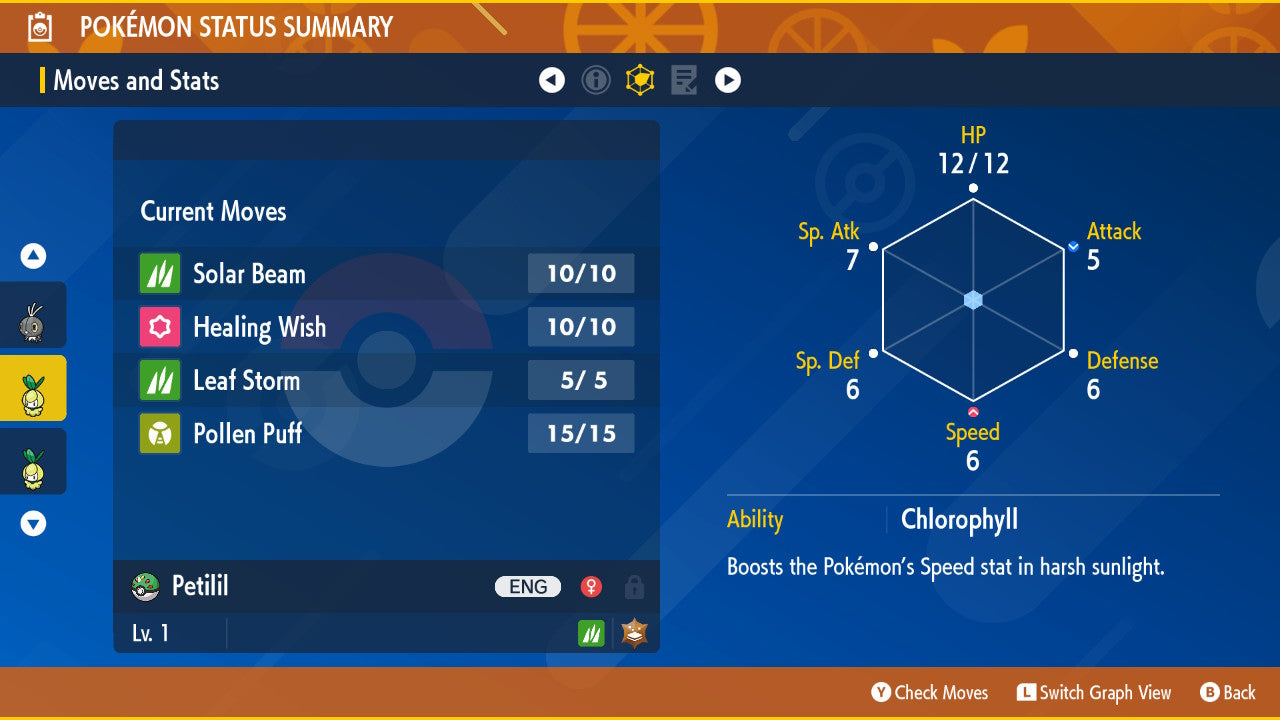Switch to the memo notes tab
The height and width of the screenshot is (720, 1280).
click(684, 80)
